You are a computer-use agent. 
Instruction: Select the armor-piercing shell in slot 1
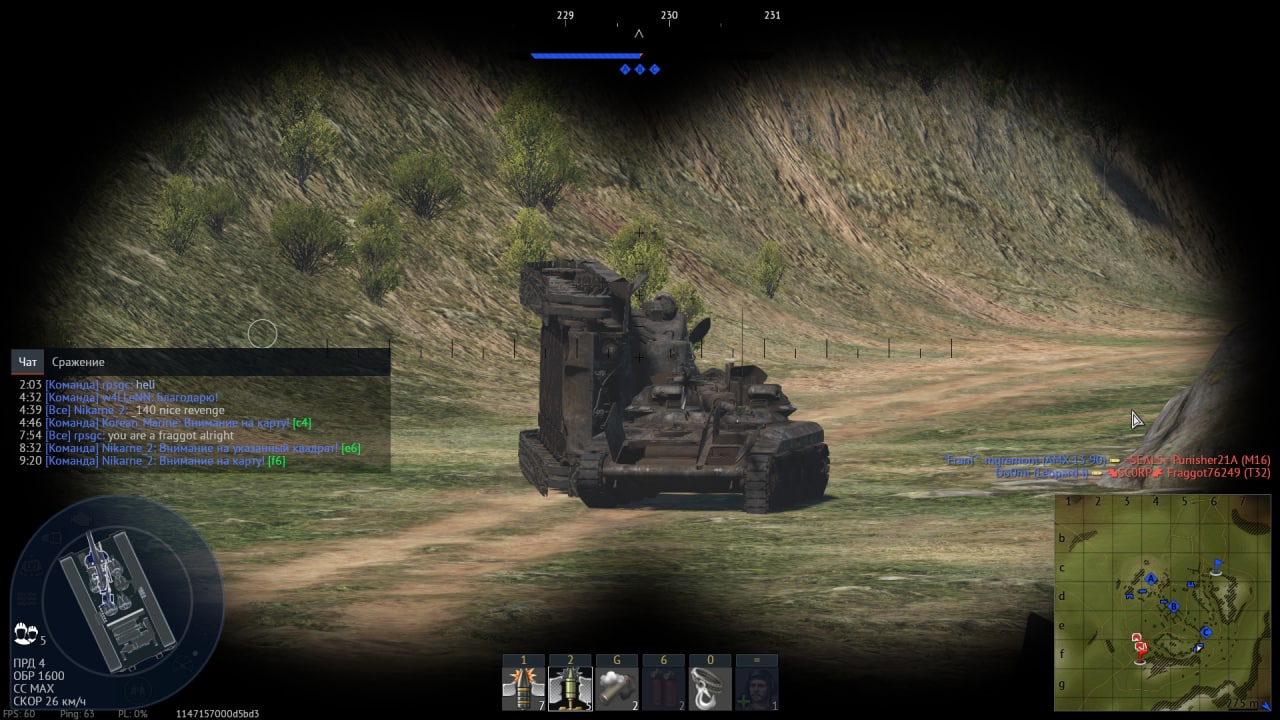(523, 689)
